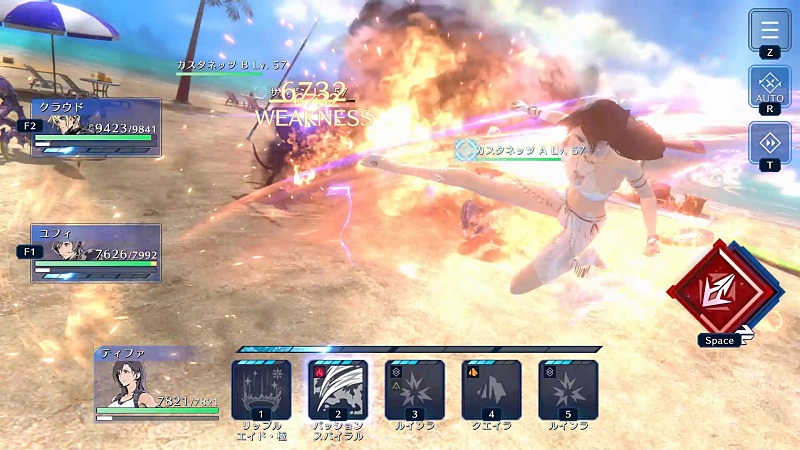The image size is (800, 450).
Task: Use the リップルエイド・極 ability
Action: point(261,389)
